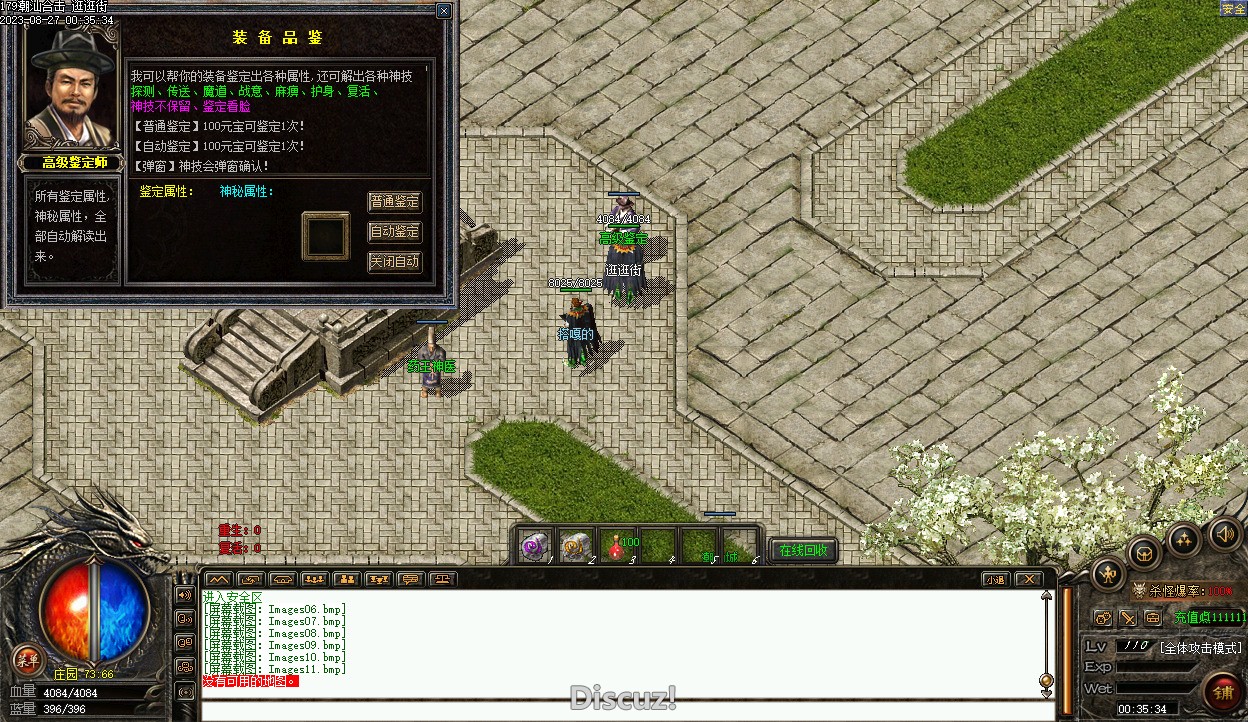Screen dimensions: 1248x722
Task: Close the chat panel with the X button
Action: 1028,579
